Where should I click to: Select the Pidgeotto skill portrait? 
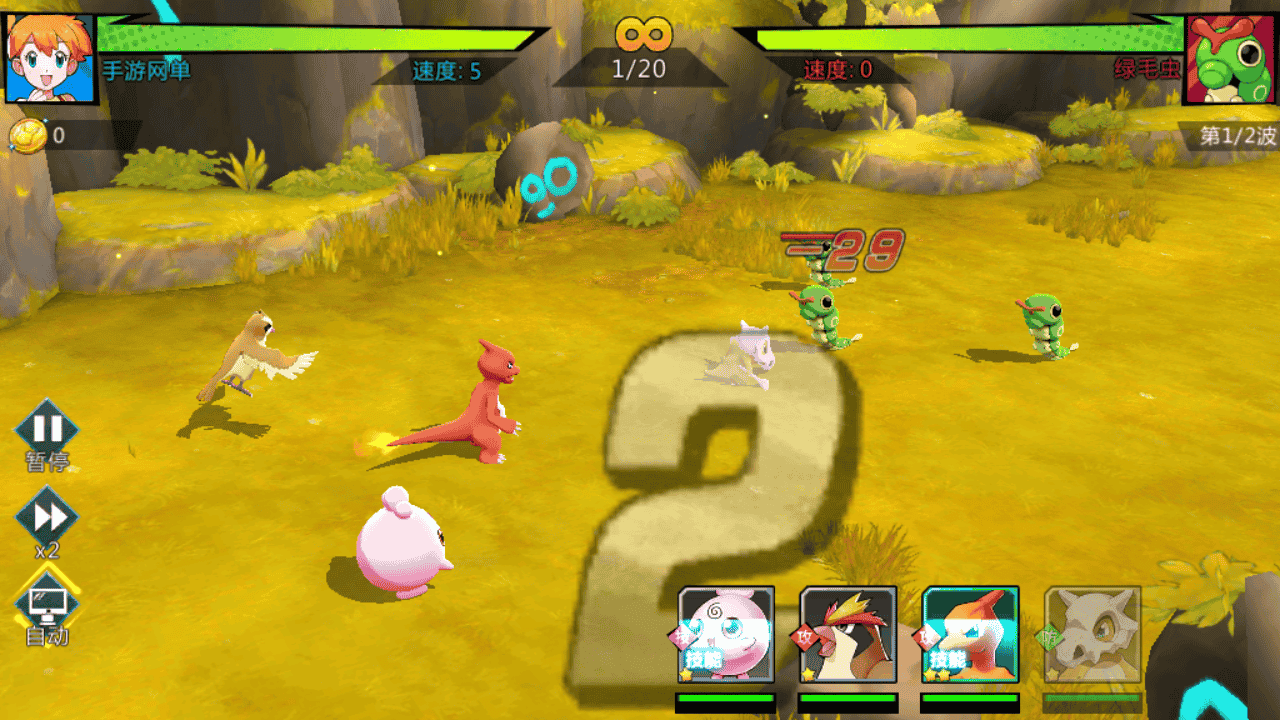tap(848, 634)
